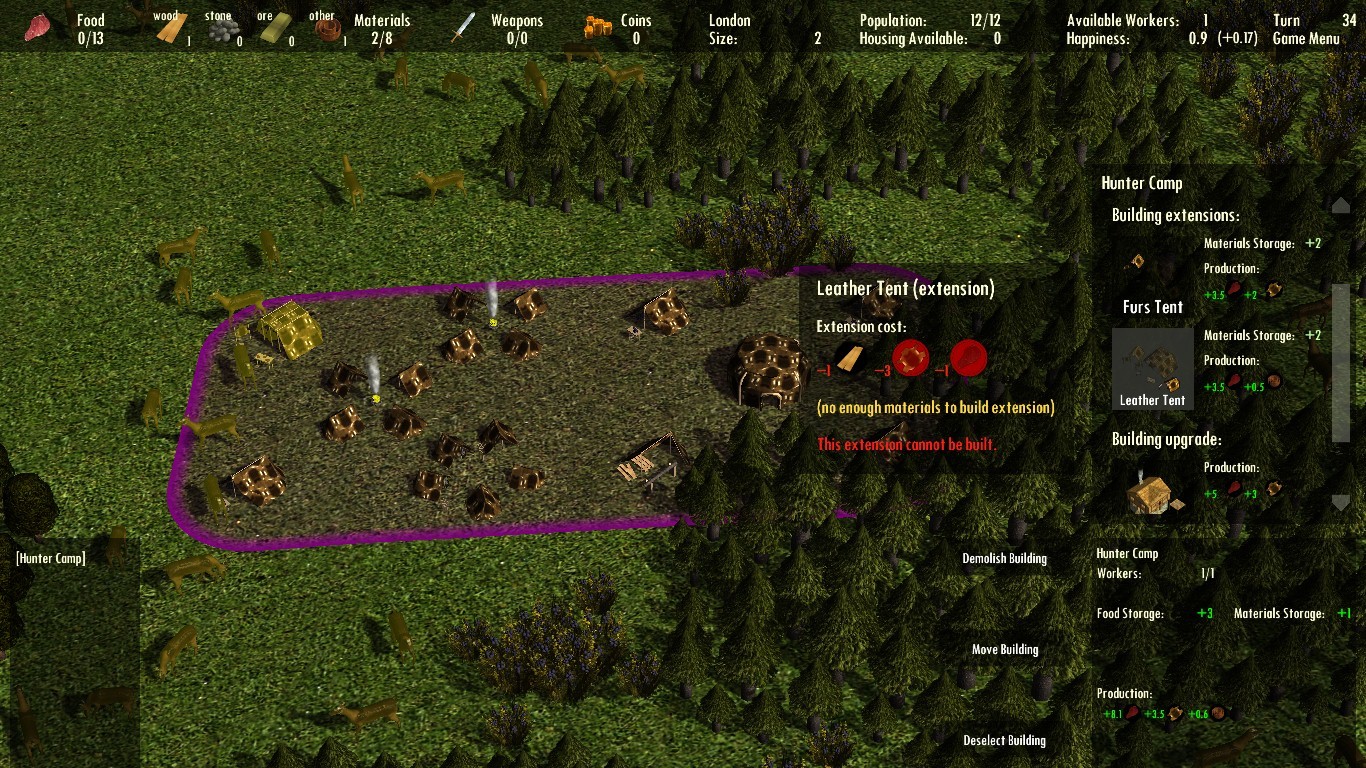This screenshot has width=1366, height=768.
Task: Select the Furs Tent extension icon
Action: (1136, 260)
